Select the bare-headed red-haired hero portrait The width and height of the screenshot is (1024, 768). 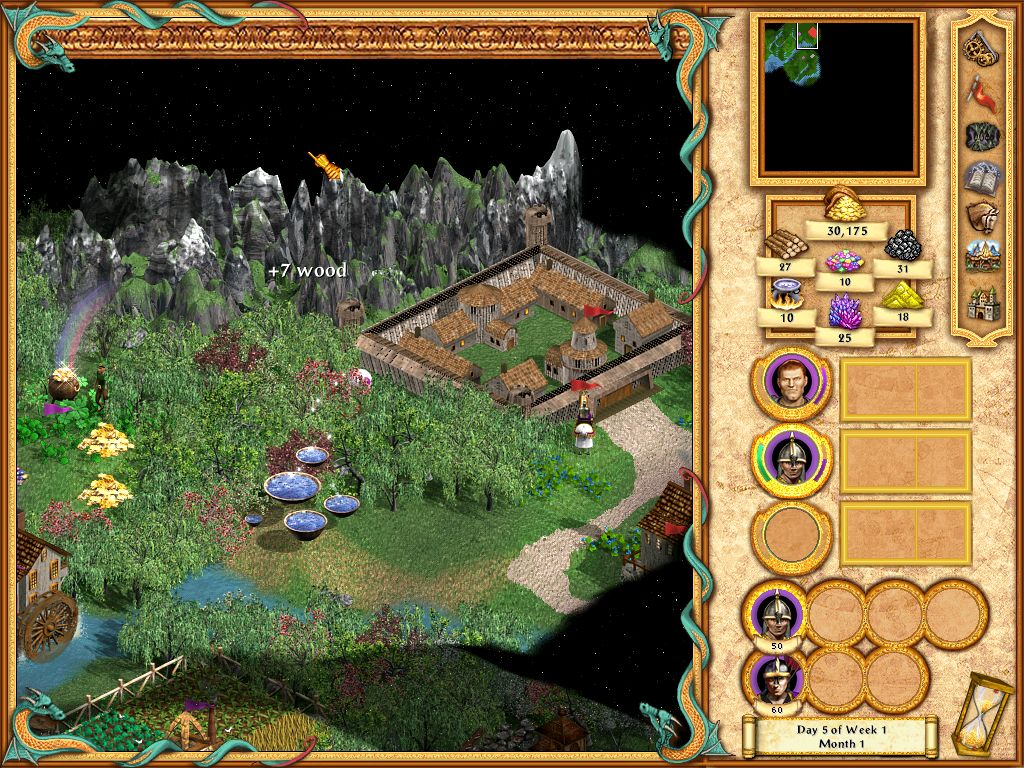tap(791, 385)
